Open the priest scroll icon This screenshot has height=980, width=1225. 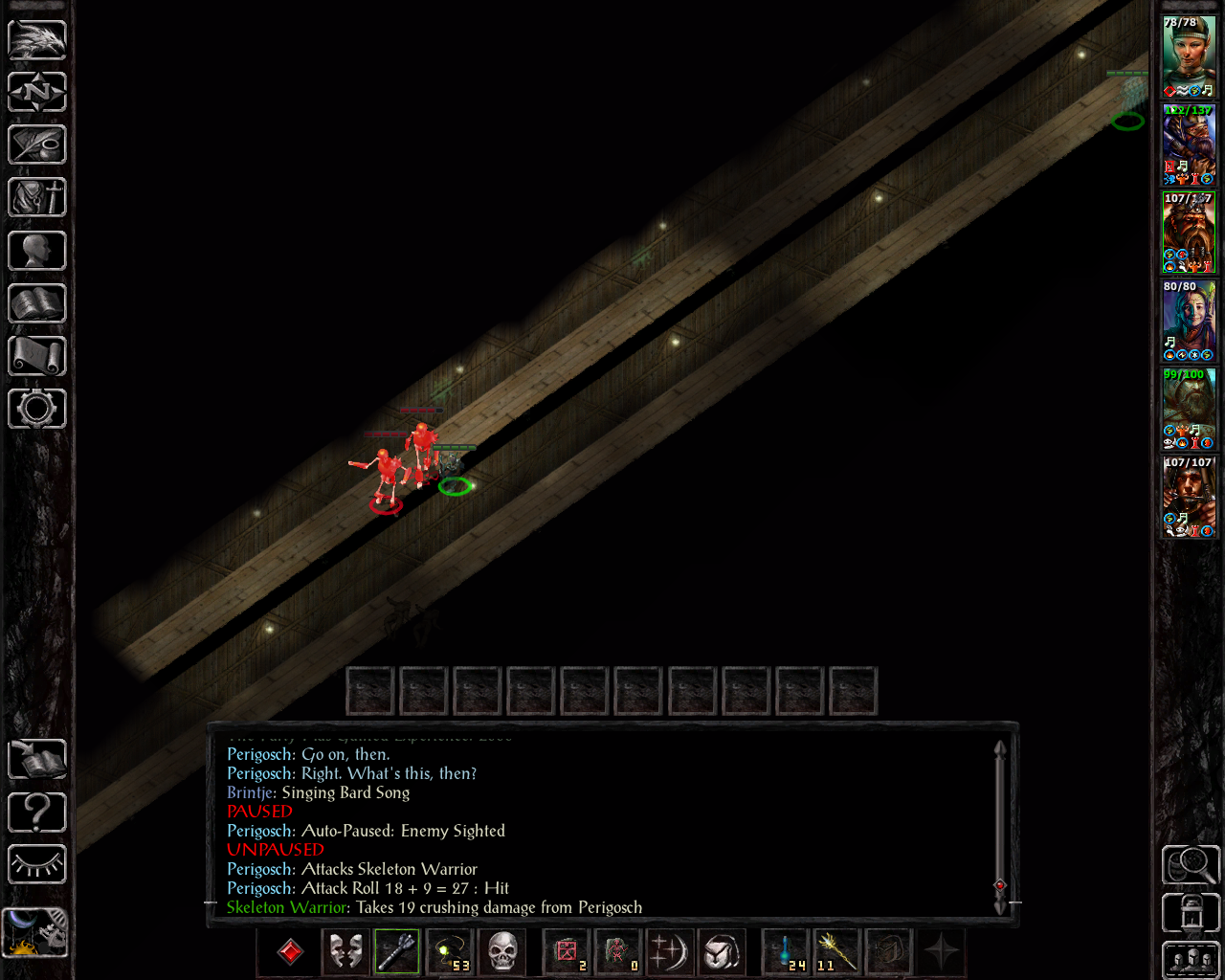click(x=37, y=356)
